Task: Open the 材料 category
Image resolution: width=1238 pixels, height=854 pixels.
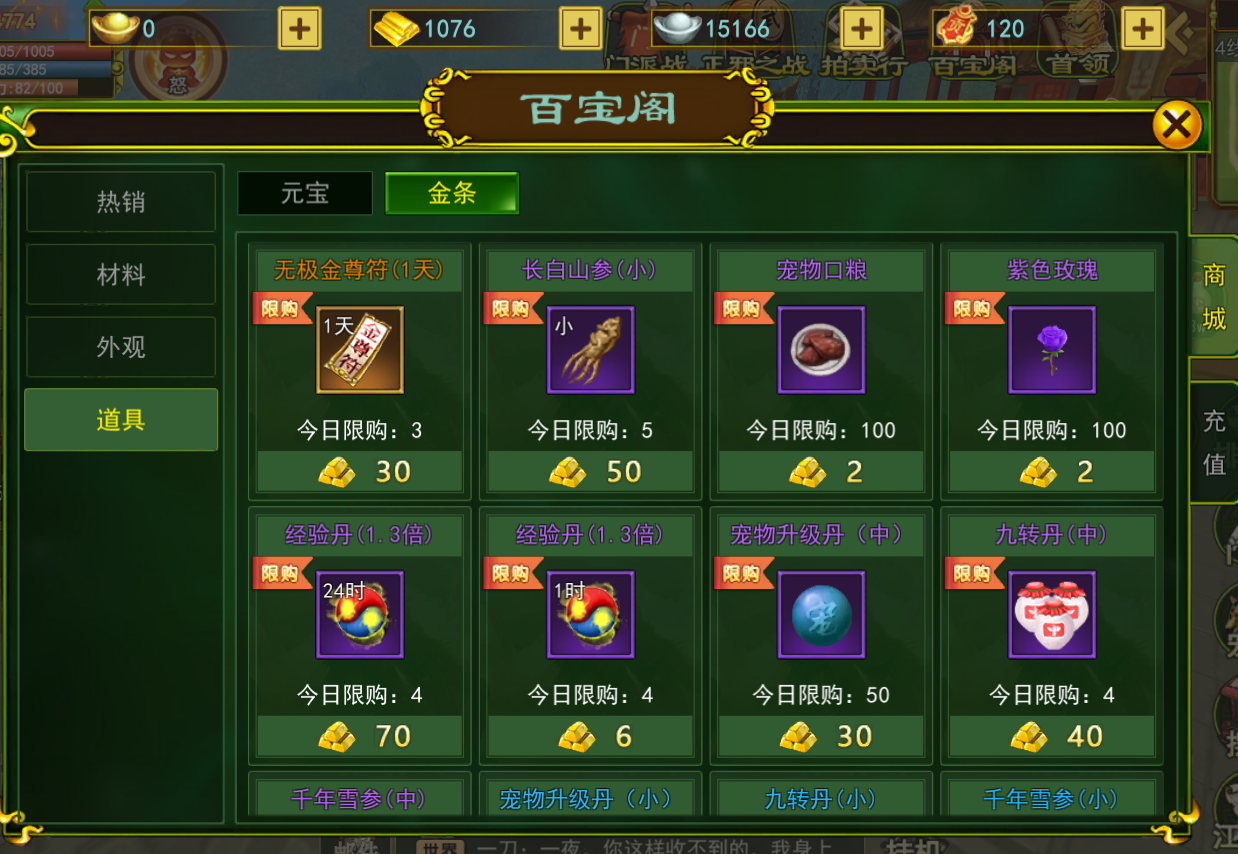Action: [x=121, y=275]
